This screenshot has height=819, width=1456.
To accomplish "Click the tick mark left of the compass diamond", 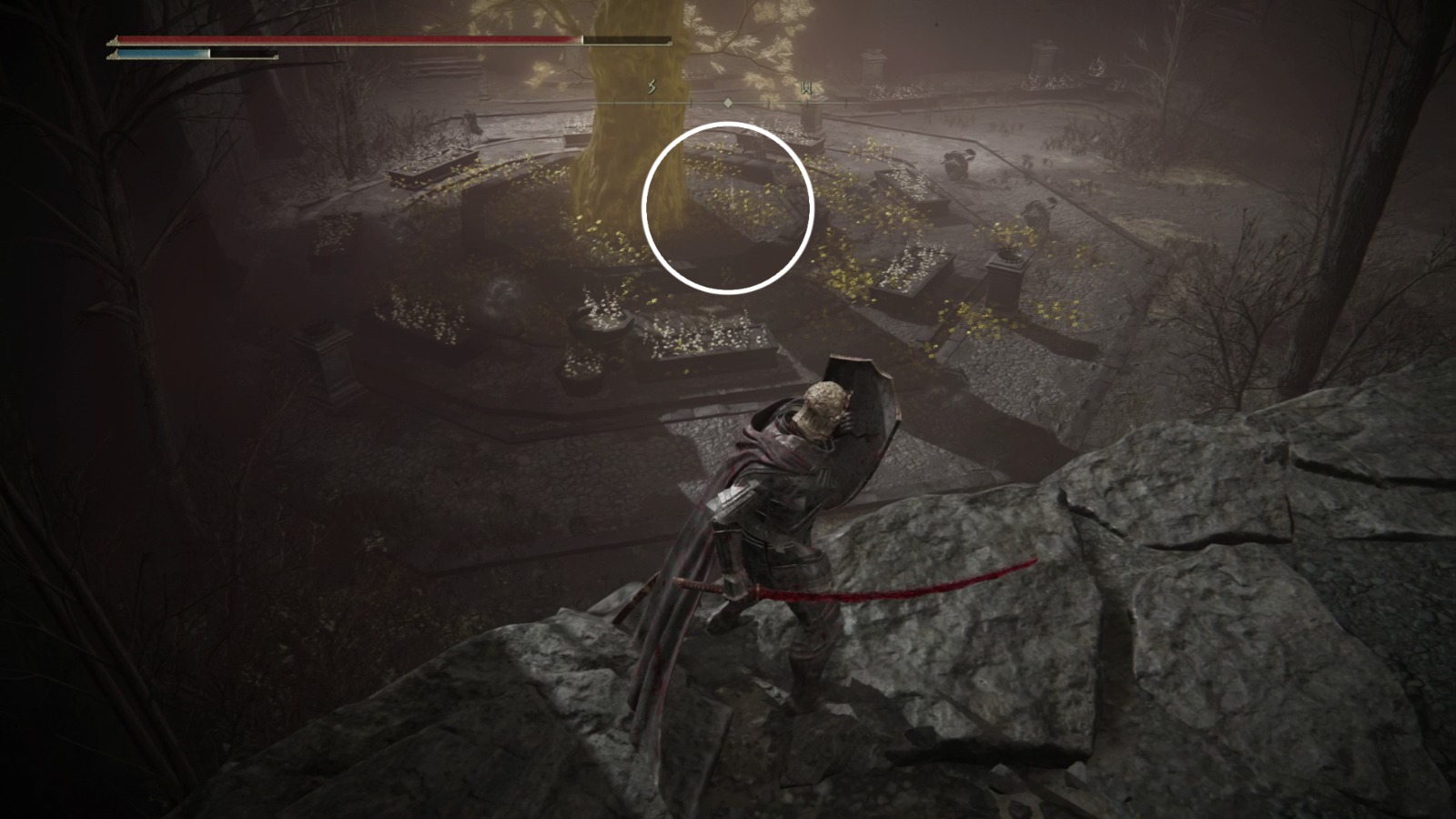I will point(692,102).
